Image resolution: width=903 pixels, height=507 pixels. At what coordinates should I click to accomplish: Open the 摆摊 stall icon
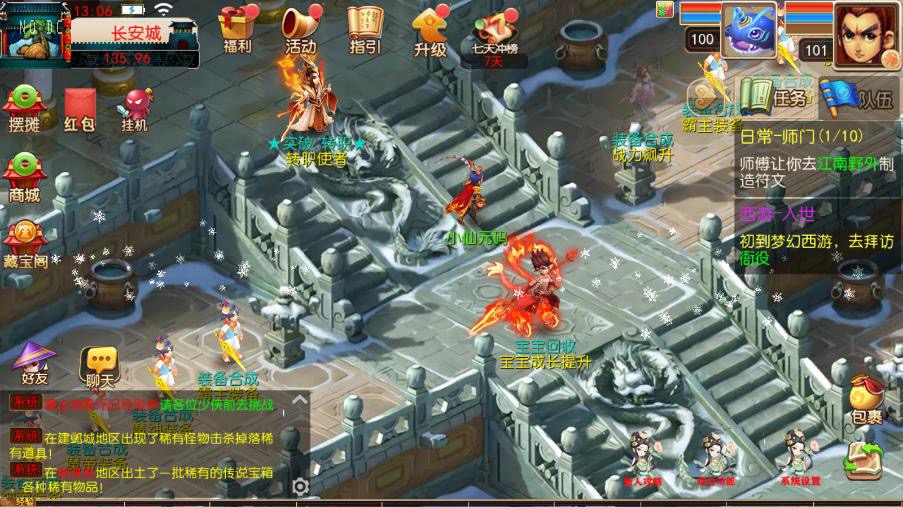pos(24,108)
